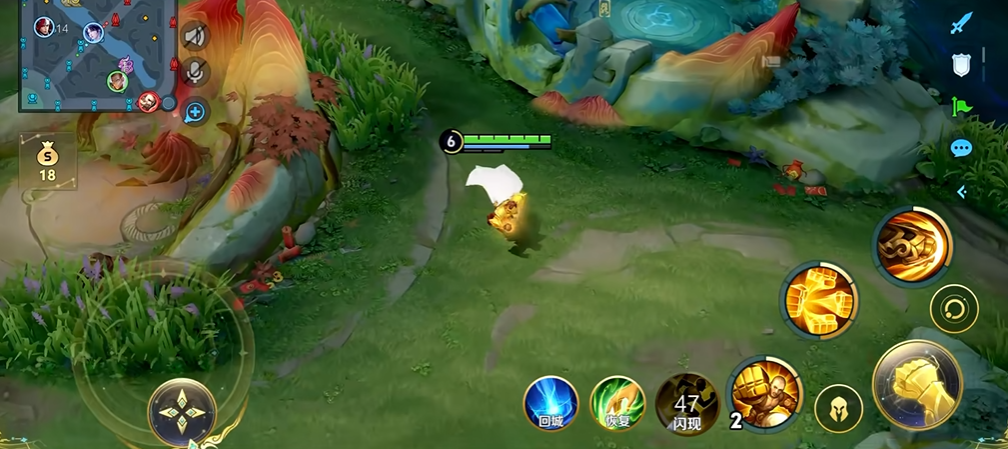
Task: Tap the helmet hero-targeting button
Action: [838, 410]
